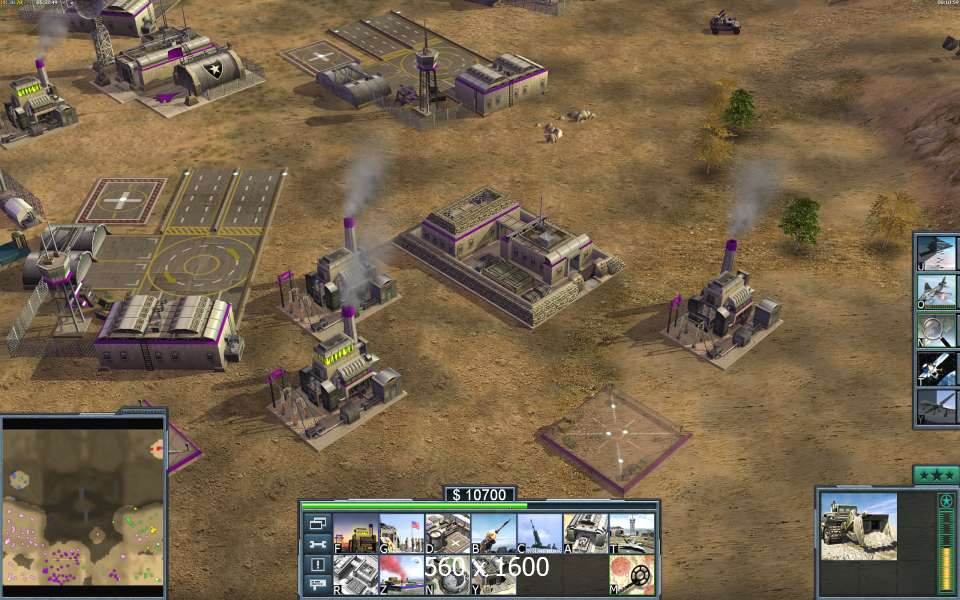Select the bulldozer unit portrait
Image resolution: width=960 pixels, height=600 pixels.
pos(859,526)
